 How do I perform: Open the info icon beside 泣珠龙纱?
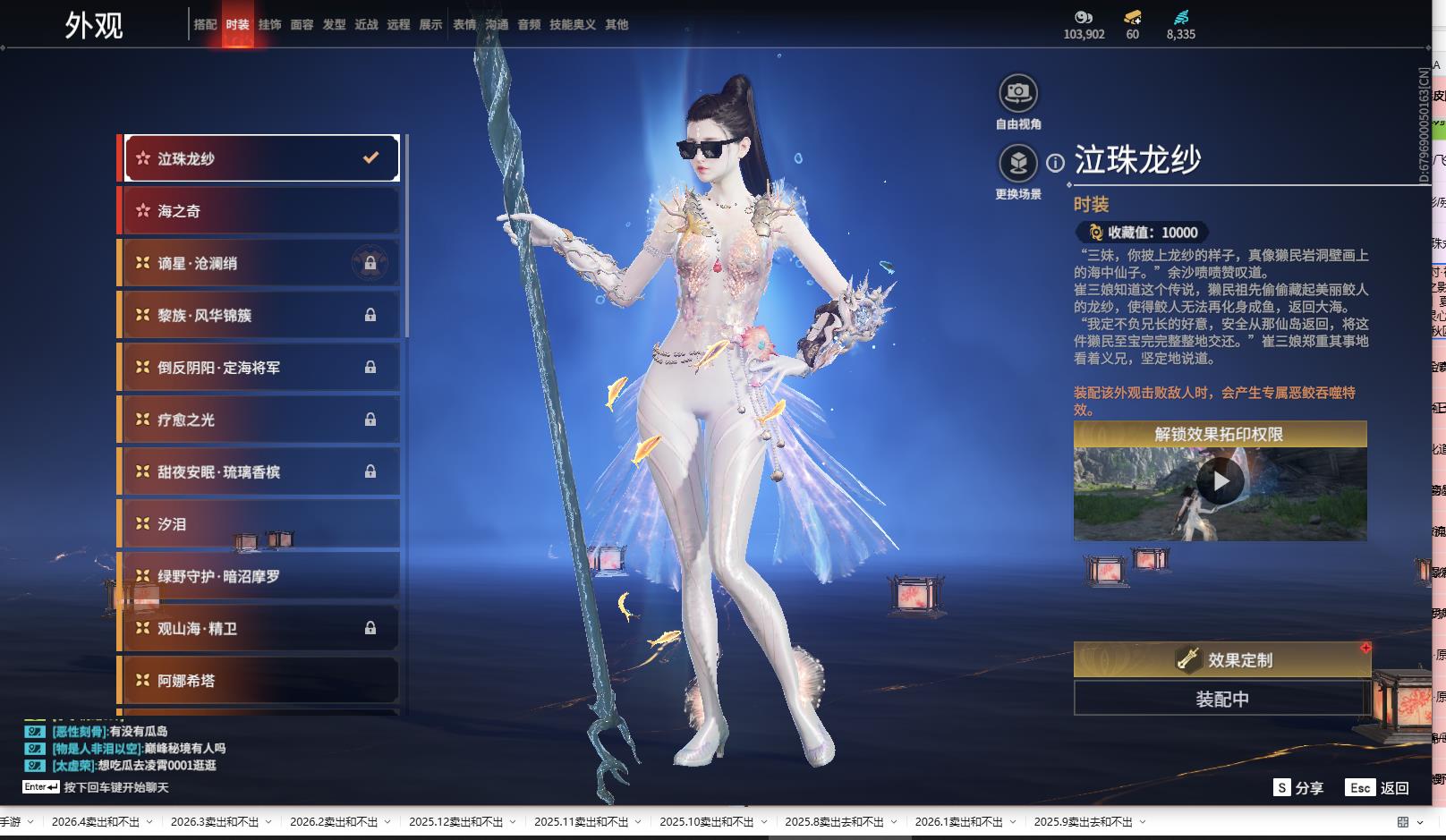(x=1056, y=163)
